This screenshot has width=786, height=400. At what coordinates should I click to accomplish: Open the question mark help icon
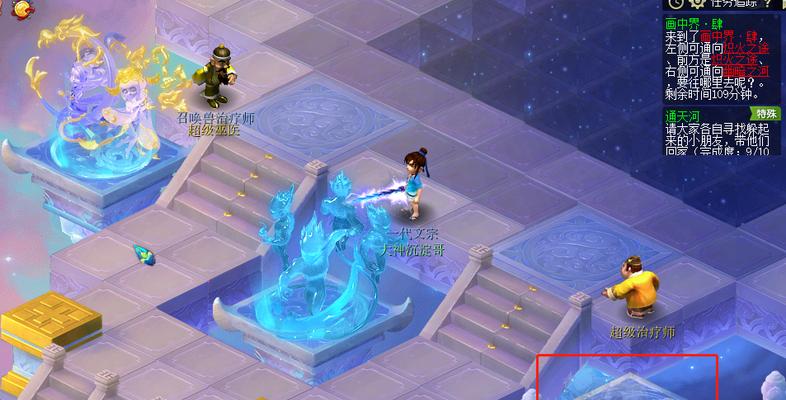coord(767,5)
